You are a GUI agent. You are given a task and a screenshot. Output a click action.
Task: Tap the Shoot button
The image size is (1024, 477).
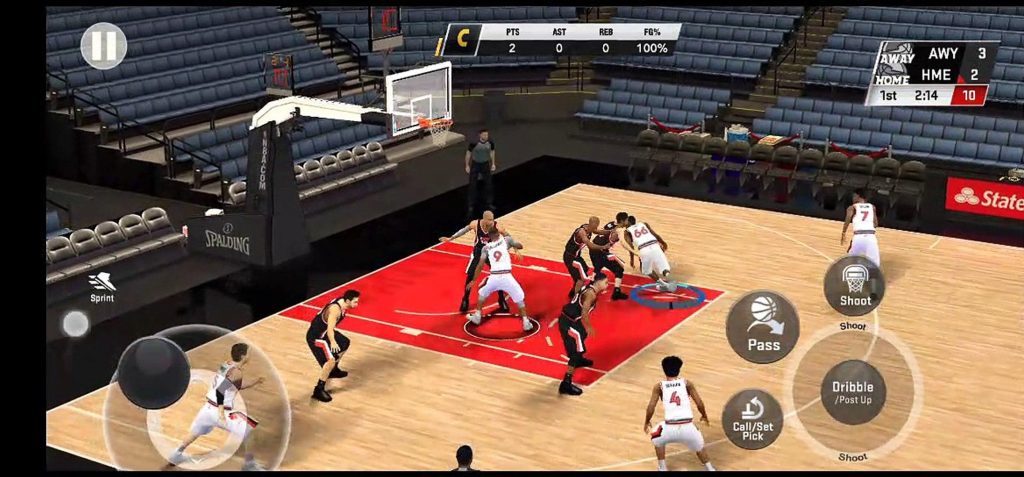(854, 285)
